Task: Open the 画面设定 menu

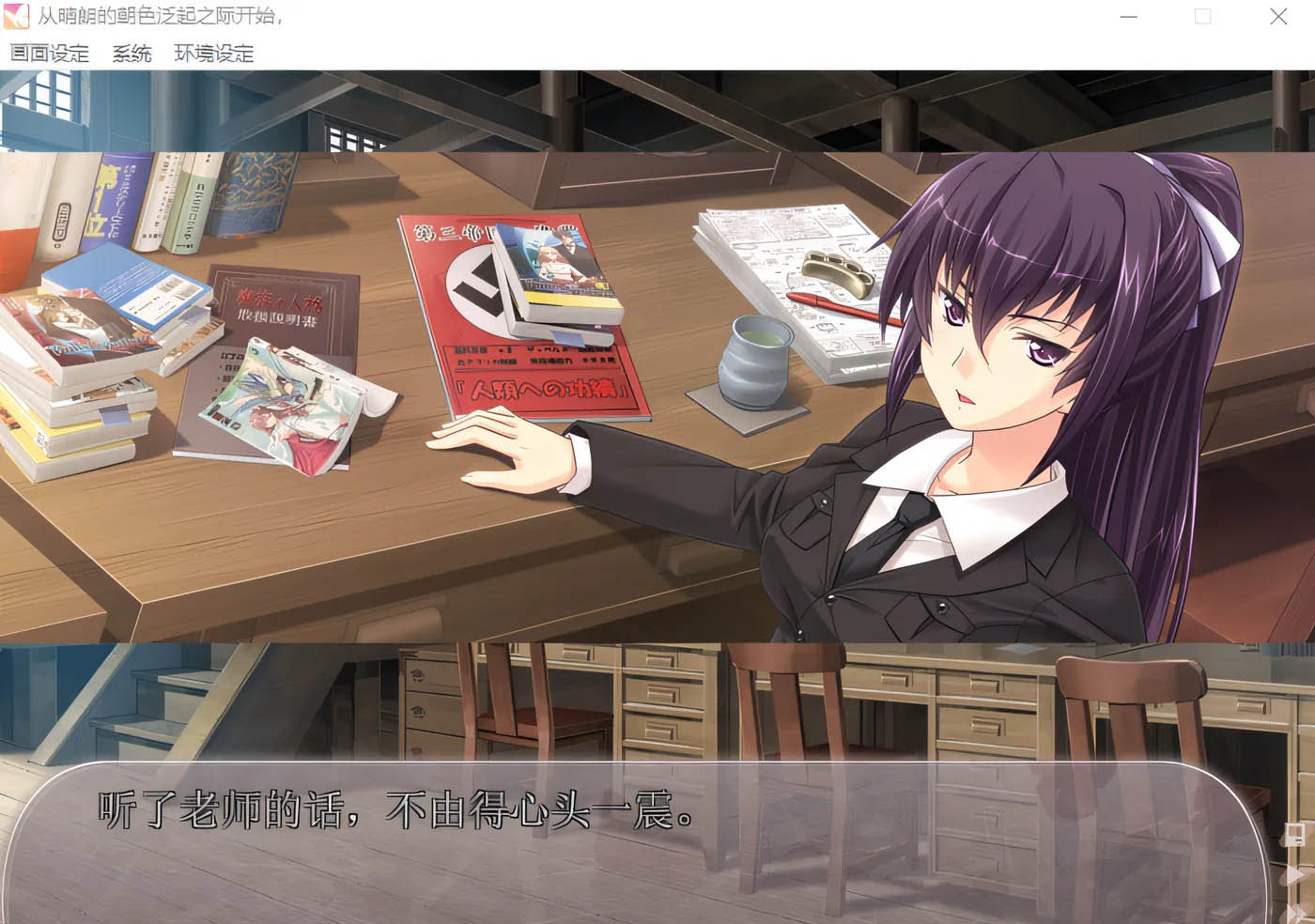Action: pyautogui.click(x=50, y=54)
